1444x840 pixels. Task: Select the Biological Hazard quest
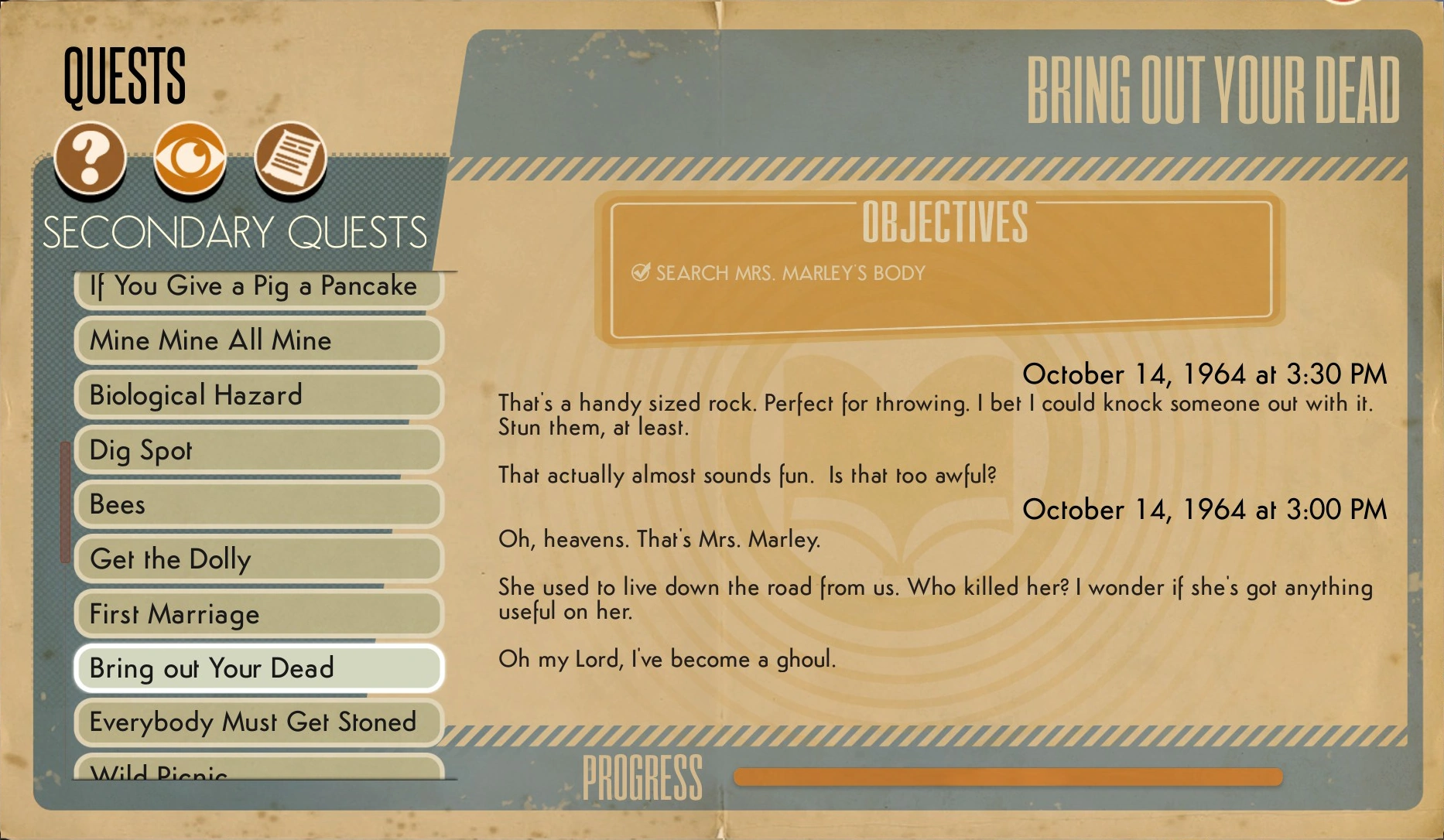258,395
